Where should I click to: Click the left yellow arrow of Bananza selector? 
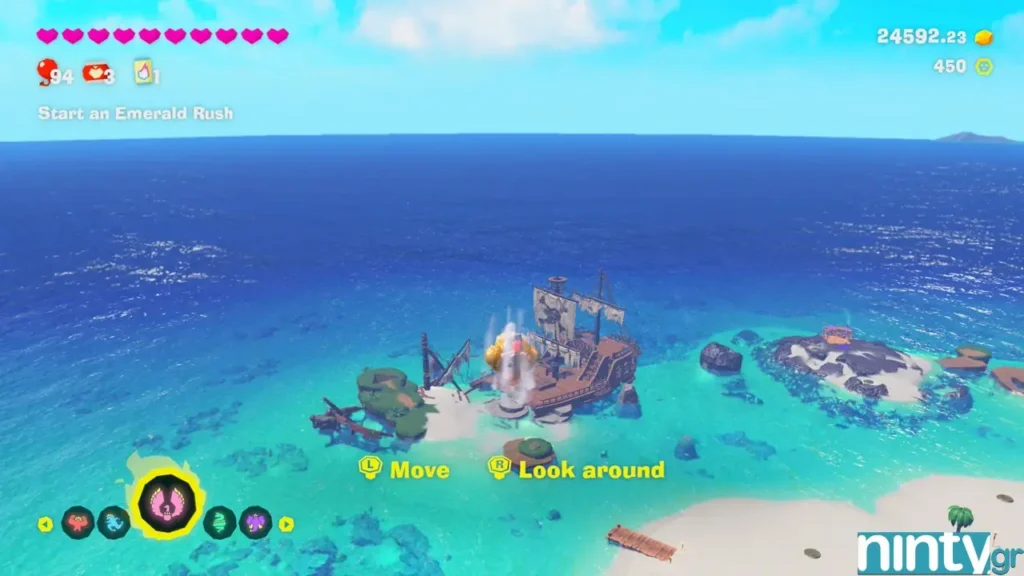[45, 523]
